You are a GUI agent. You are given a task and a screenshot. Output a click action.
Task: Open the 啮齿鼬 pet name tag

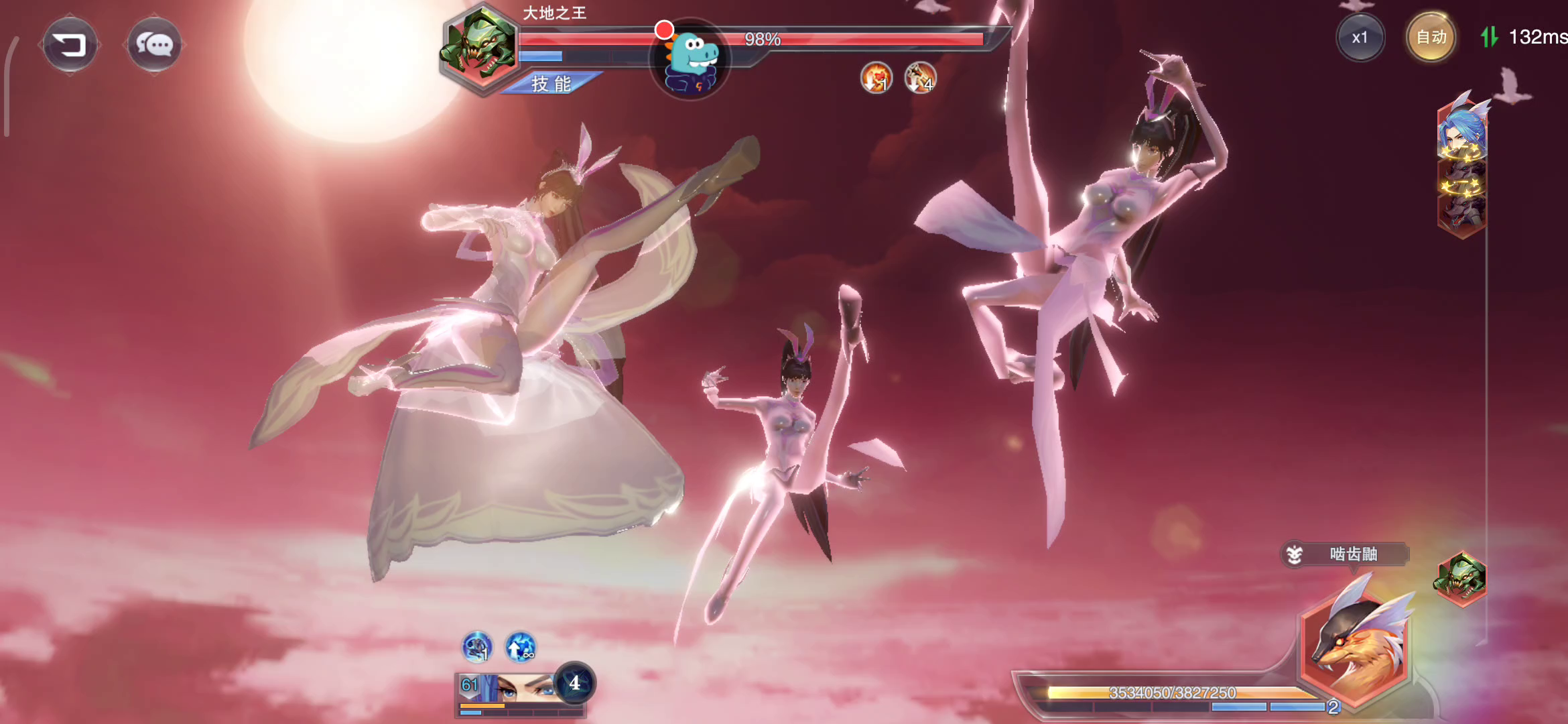click(1346, 554)
